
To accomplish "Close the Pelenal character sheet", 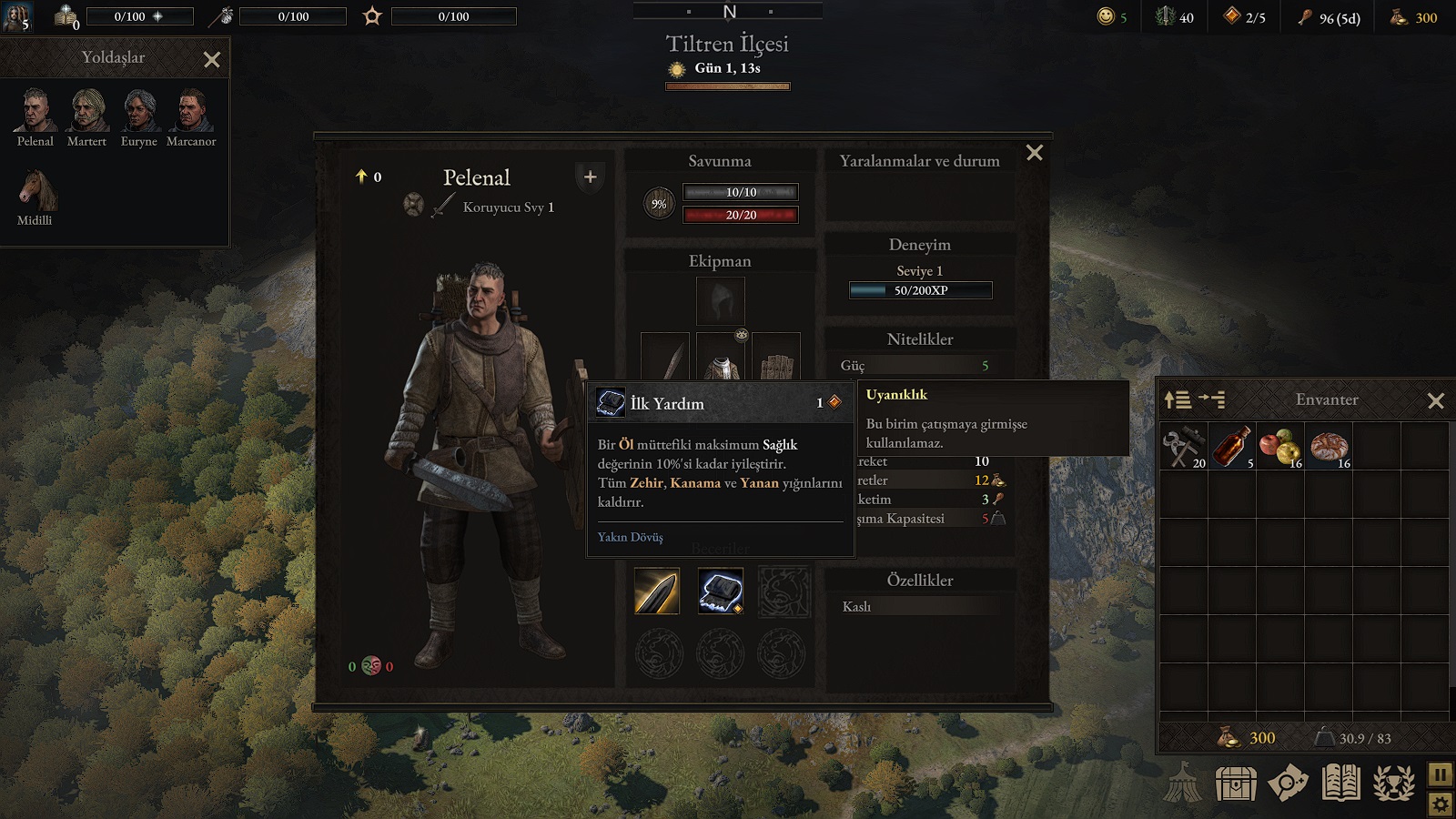I will (1035, 153).
